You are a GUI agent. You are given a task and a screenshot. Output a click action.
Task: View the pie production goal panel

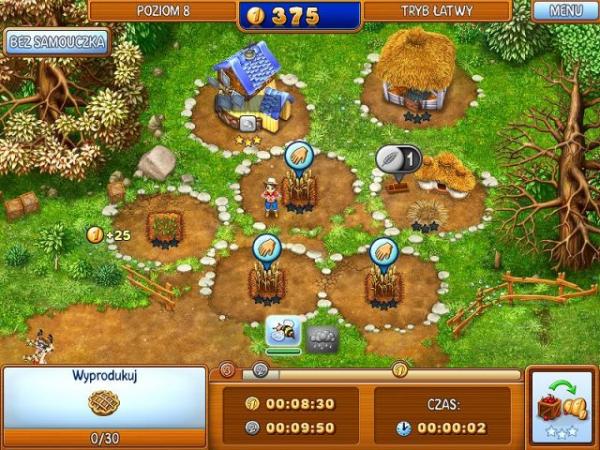click(103, 405)
